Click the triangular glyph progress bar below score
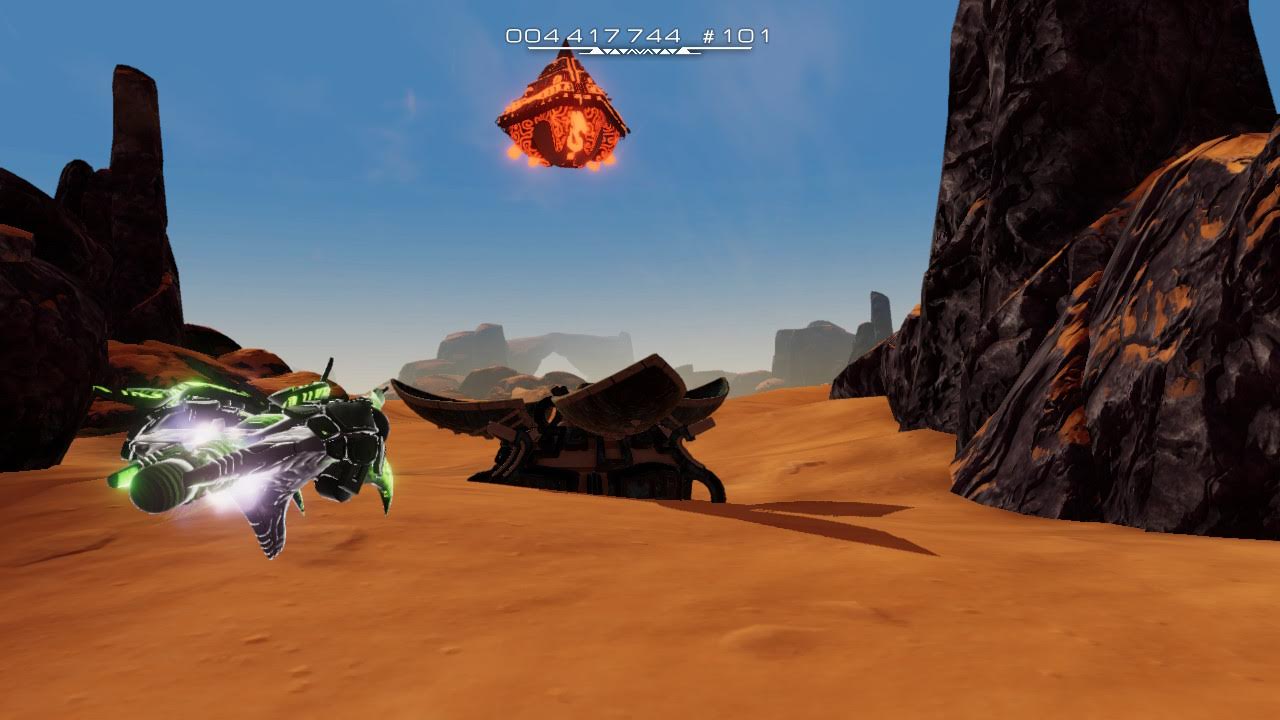This screenshot has height=720, width=1280. [x=633, y=50]
